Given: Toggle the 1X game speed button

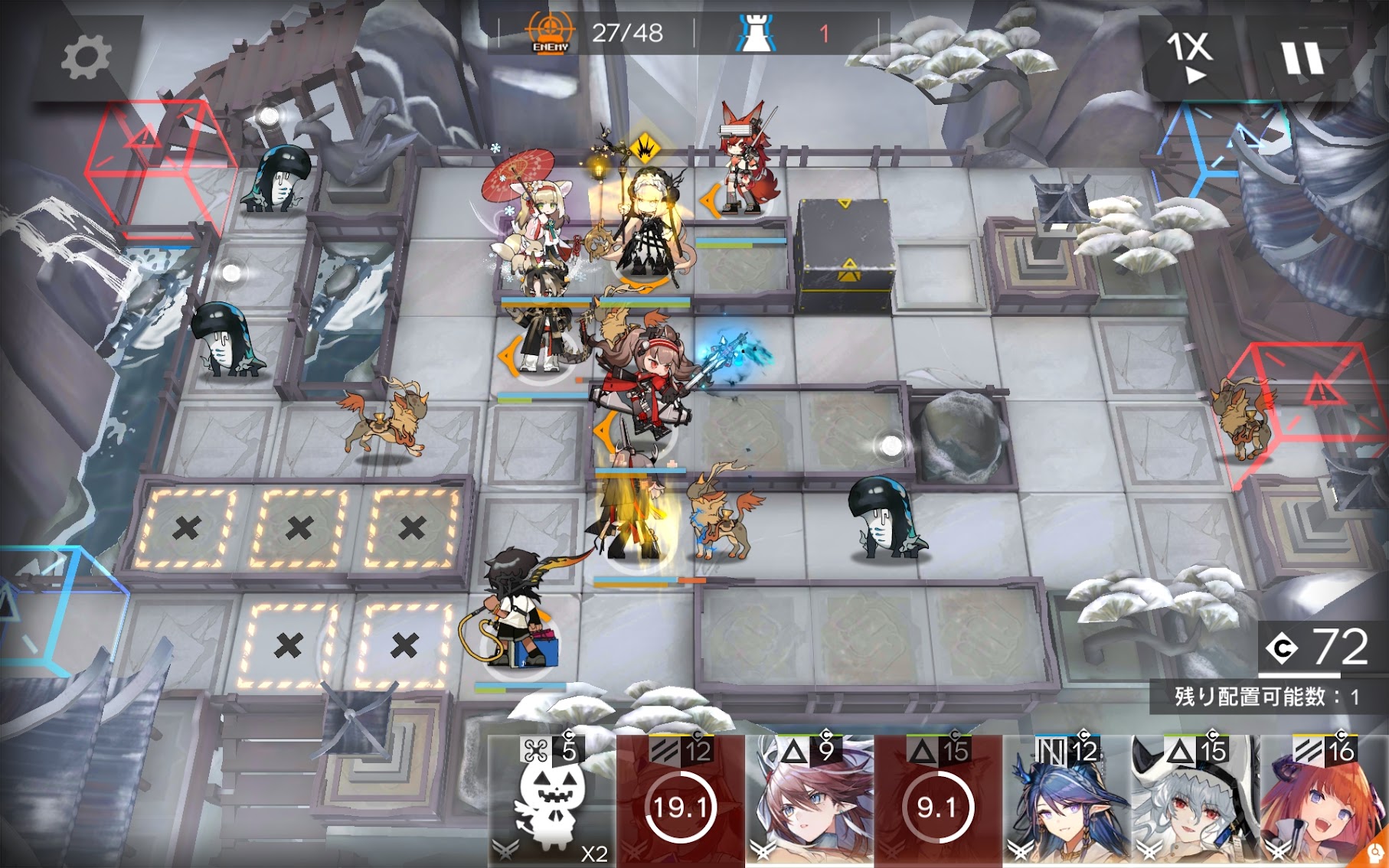Looking at the screenshot, I should click(1190, 57).
